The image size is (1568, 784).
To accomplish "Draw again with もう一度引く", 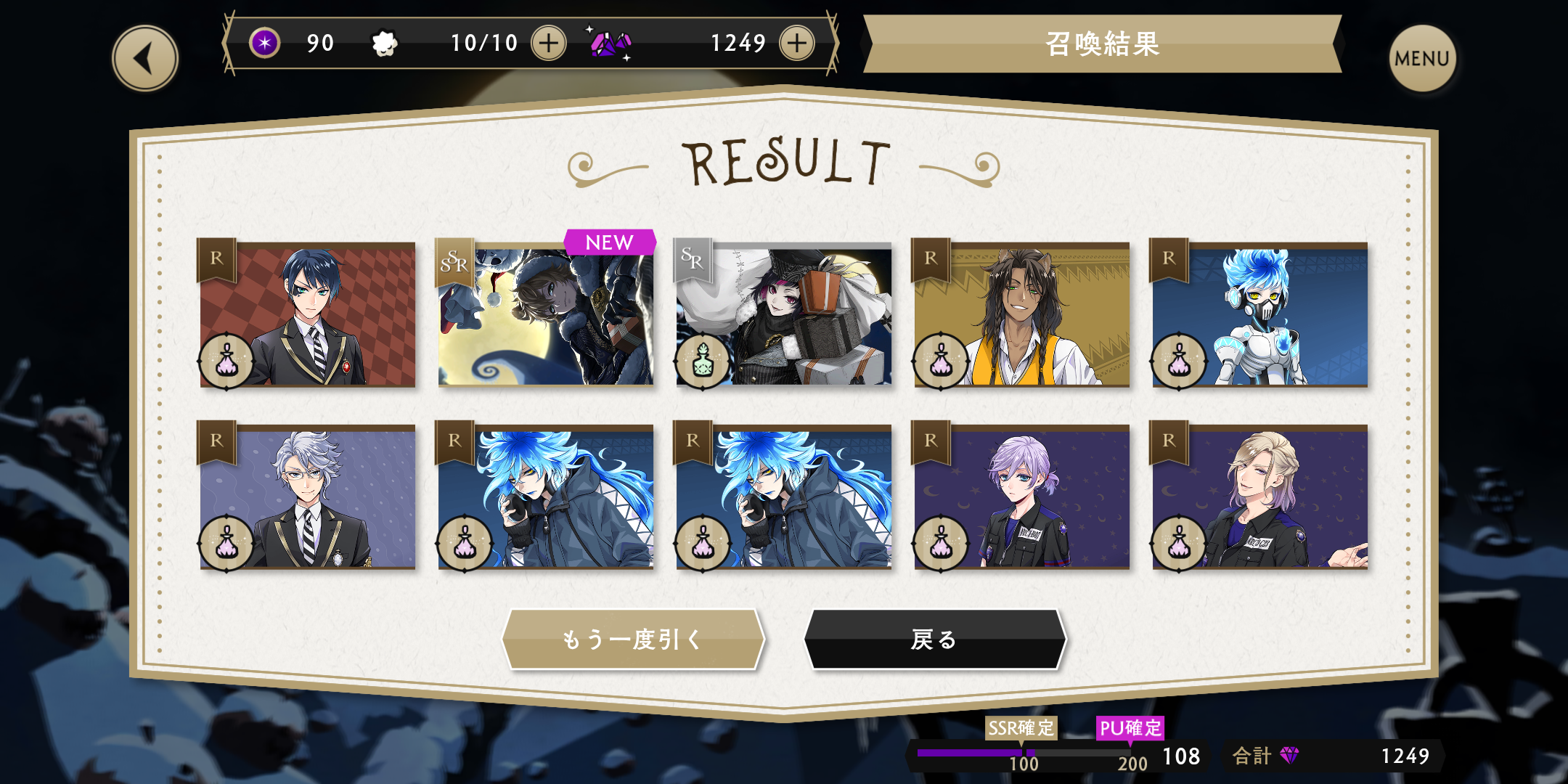I will pyautogui.click(x=633, y=639).
